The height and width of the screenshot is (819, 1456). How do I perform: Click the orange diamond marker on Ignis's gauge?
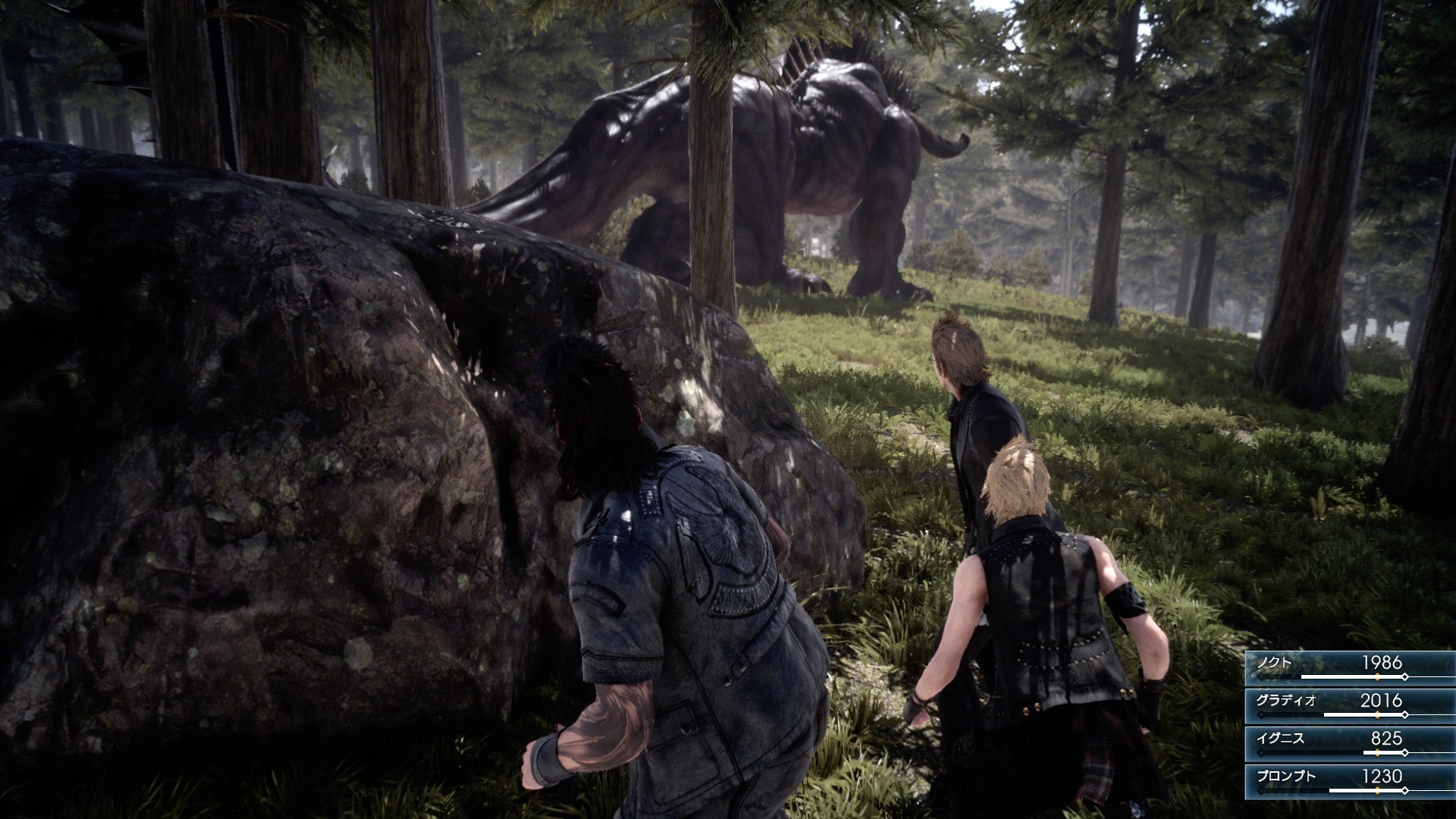click(1378, 752)
